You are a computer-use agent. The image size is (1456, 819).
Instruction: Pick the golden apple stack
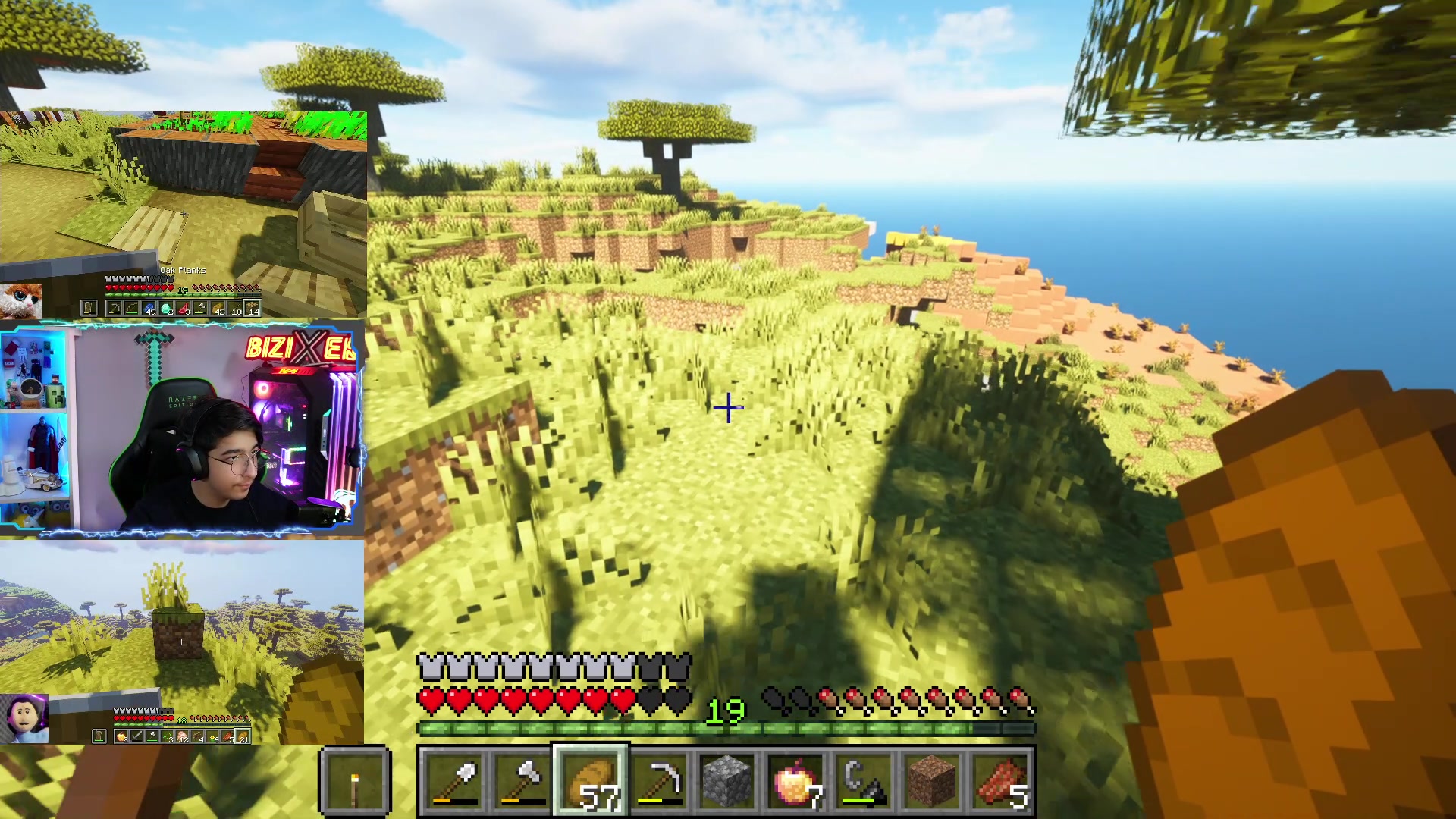coord(795,781)
